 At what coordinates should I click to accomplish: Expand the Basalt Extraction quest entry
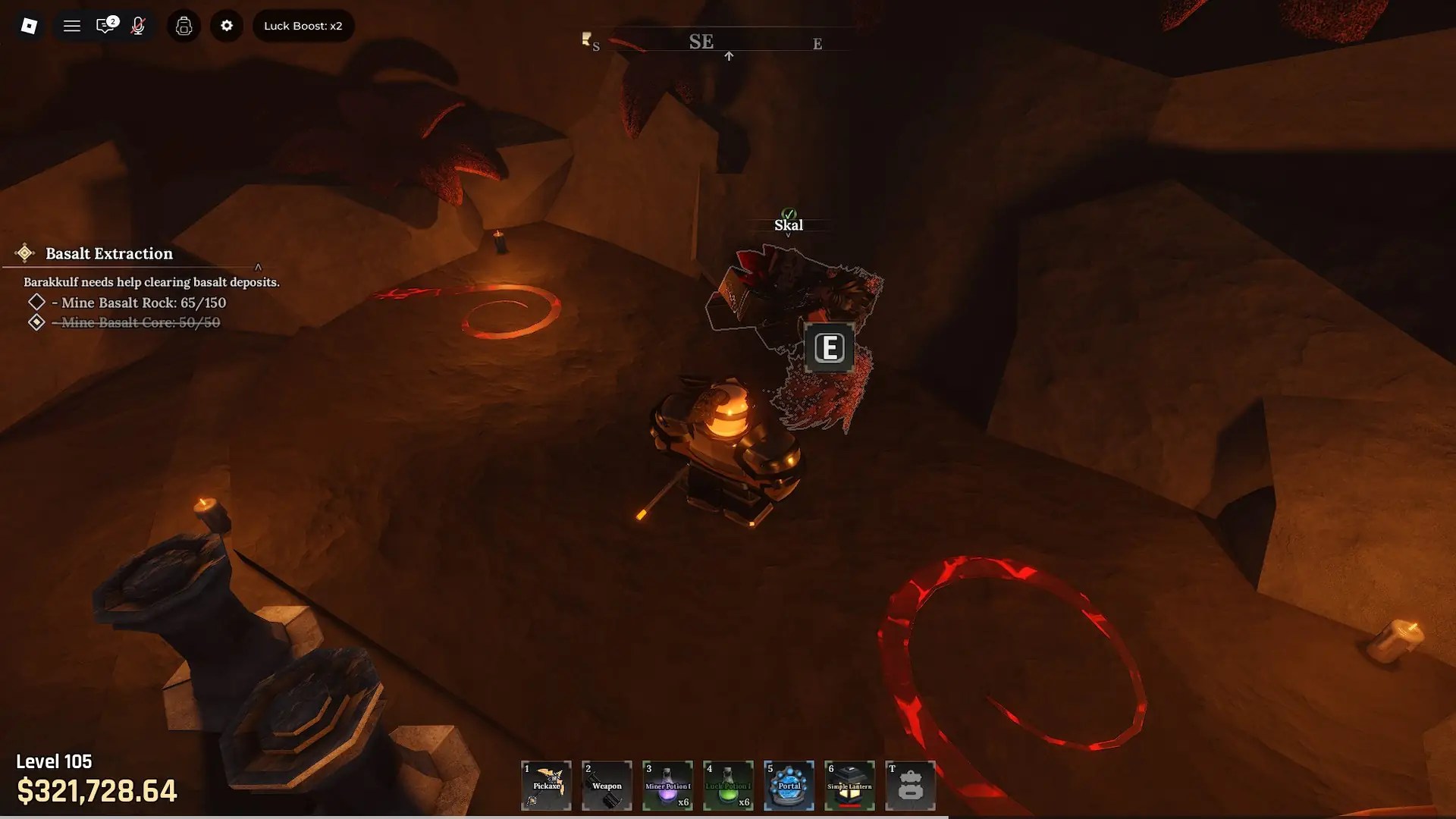pyautogui.click(x=108, y=253)
